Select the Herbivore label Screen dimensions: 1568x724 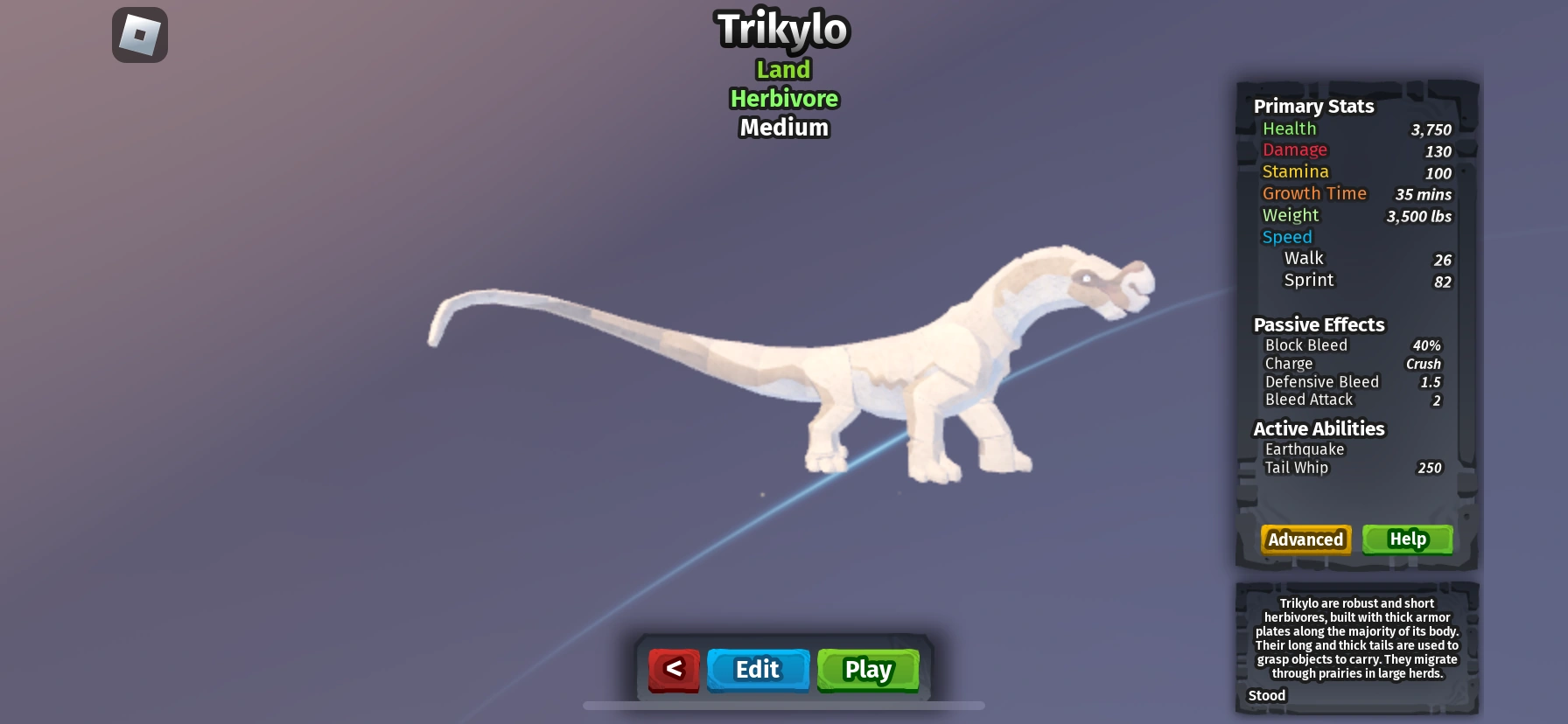pos(783,99)
